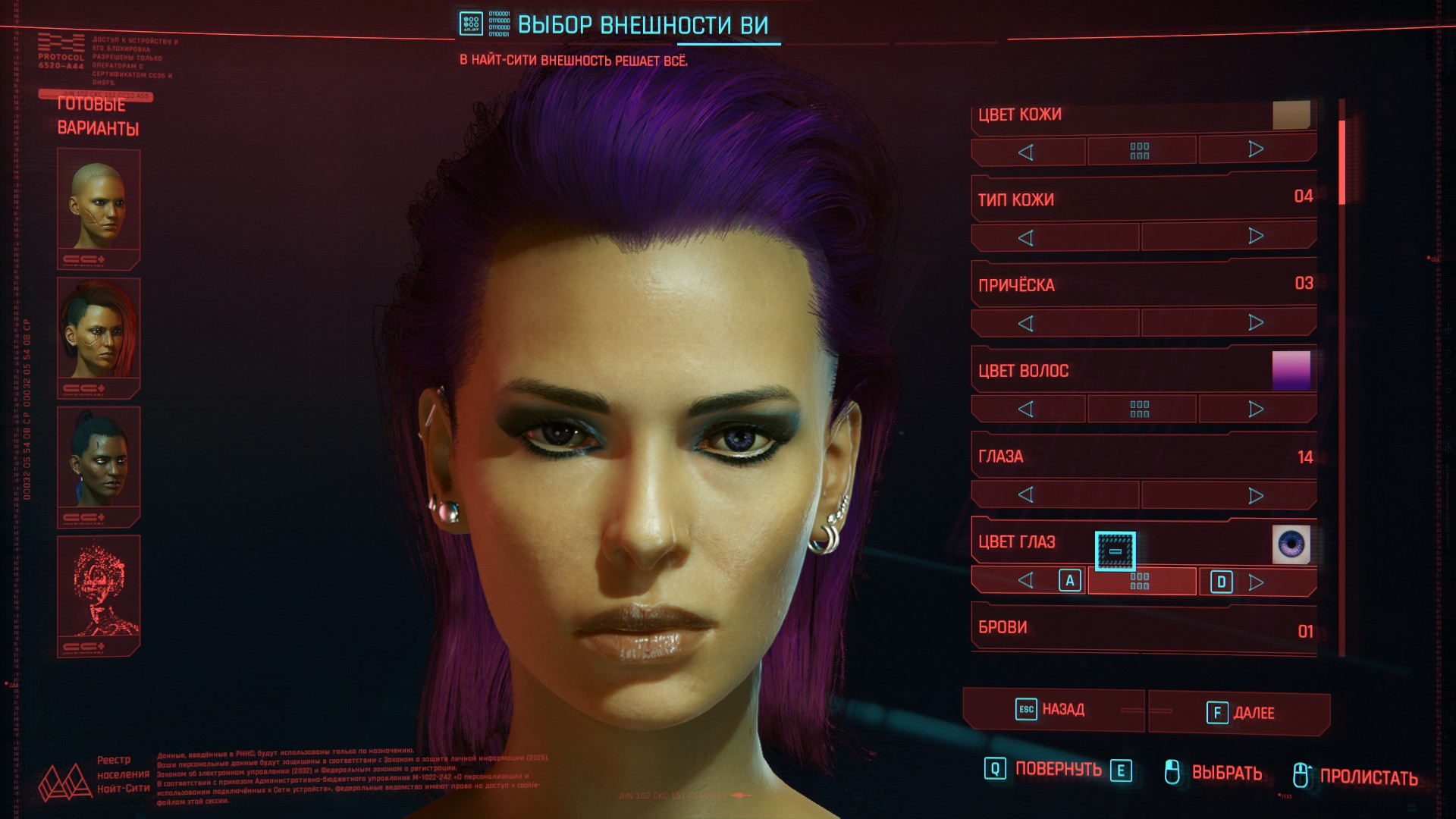The height and width of the screenshot is (819, 1456).
Task: Open the eye color palette grid
Action: (x=1140, y=582)
